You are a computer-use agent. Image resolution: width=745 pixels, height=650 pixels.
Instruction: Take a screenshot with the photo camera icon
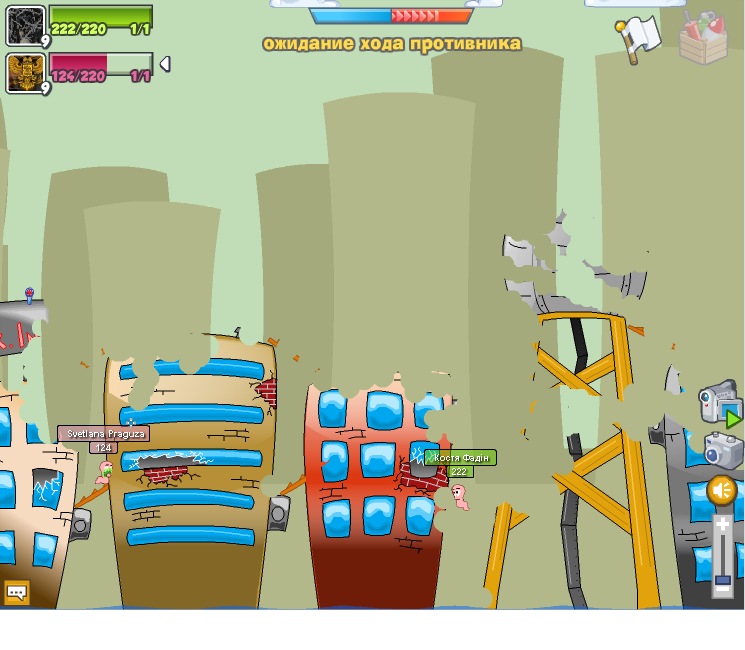tap(721, 449)
